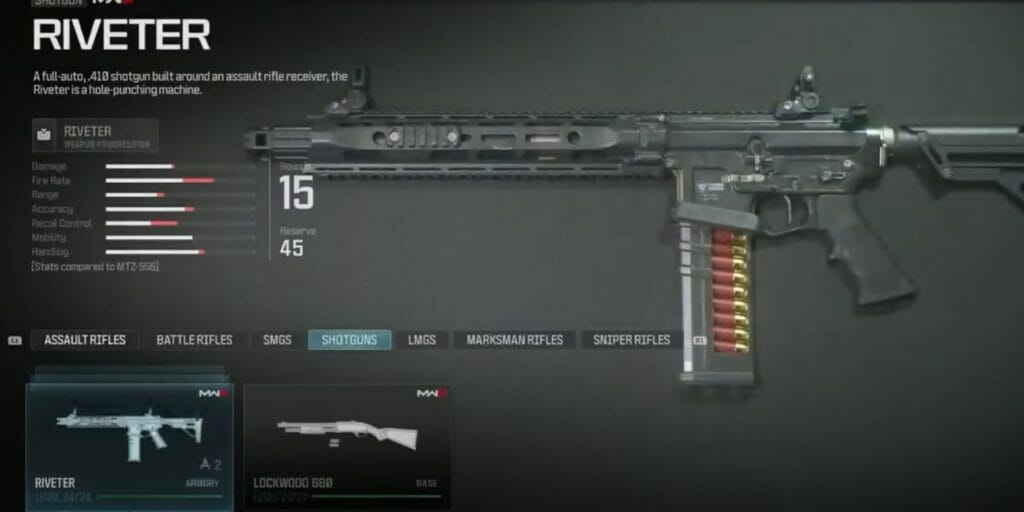The height and width of the screenshot is (512, 1024).
Task: Pick the Lockwood 680 shotgun card
Action: [x=347, y=445]
